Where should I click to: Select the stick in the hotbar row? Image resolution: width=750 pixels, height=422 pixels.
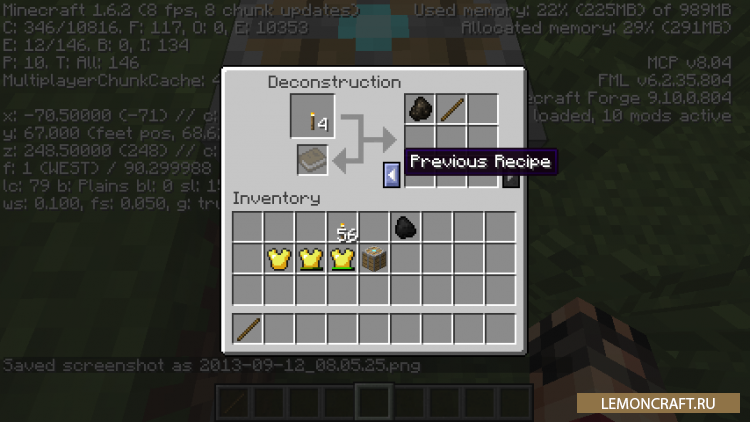pos(249,327)
